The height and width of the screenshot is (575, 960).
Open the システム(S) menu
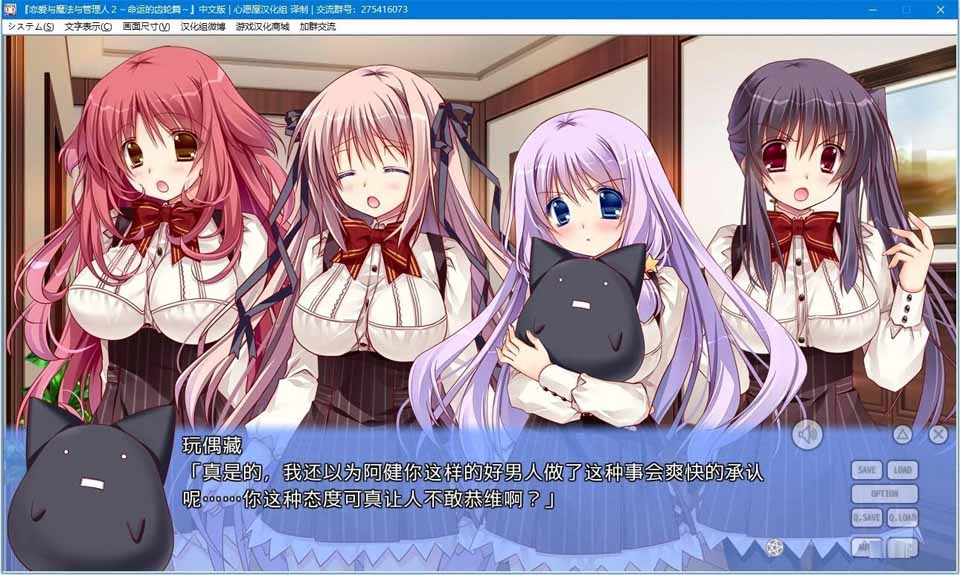coord(30,26)
